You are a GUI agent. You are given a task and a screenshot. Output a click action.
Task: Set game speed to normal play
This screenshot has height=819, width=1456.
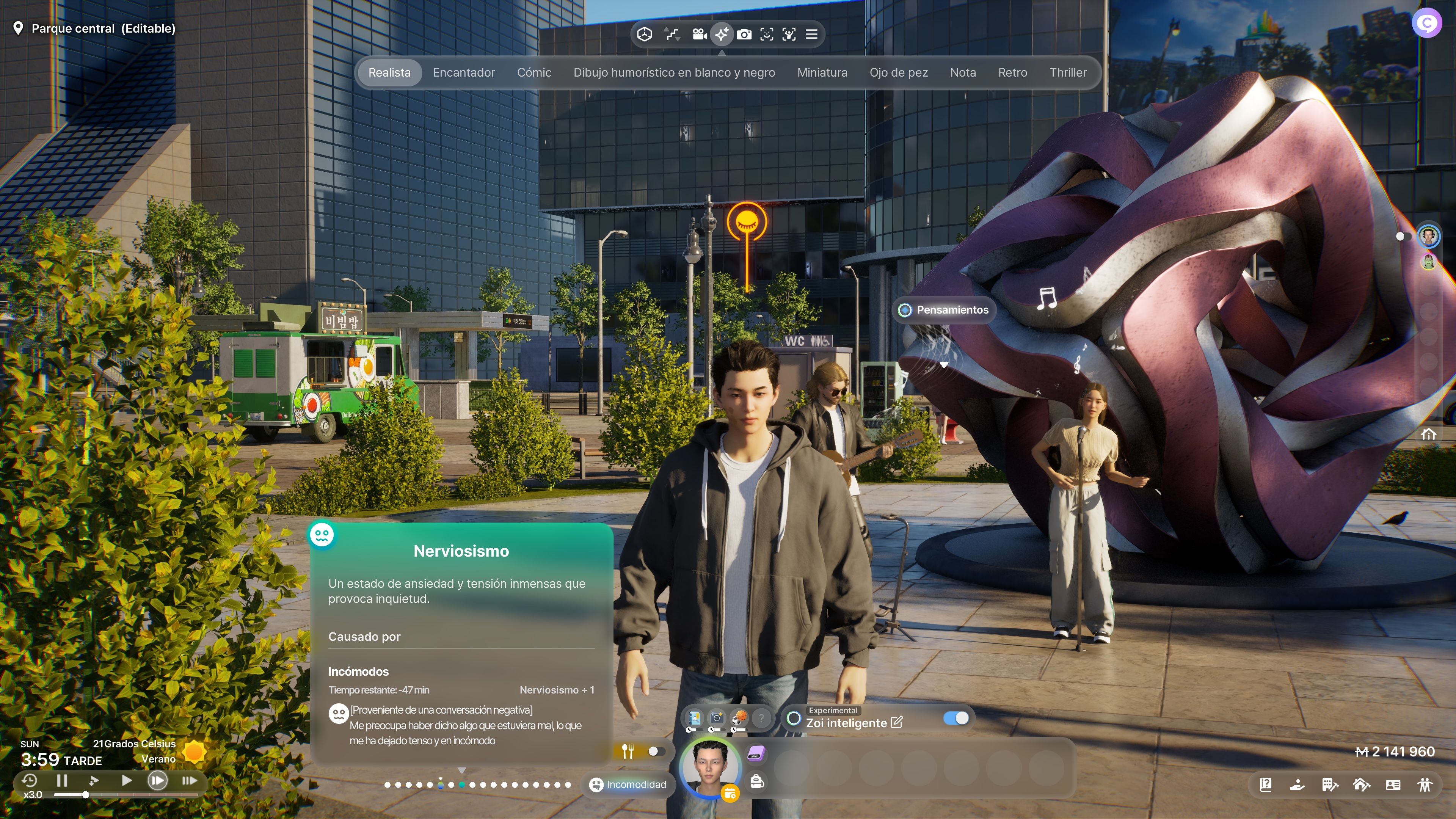[127, 781]
